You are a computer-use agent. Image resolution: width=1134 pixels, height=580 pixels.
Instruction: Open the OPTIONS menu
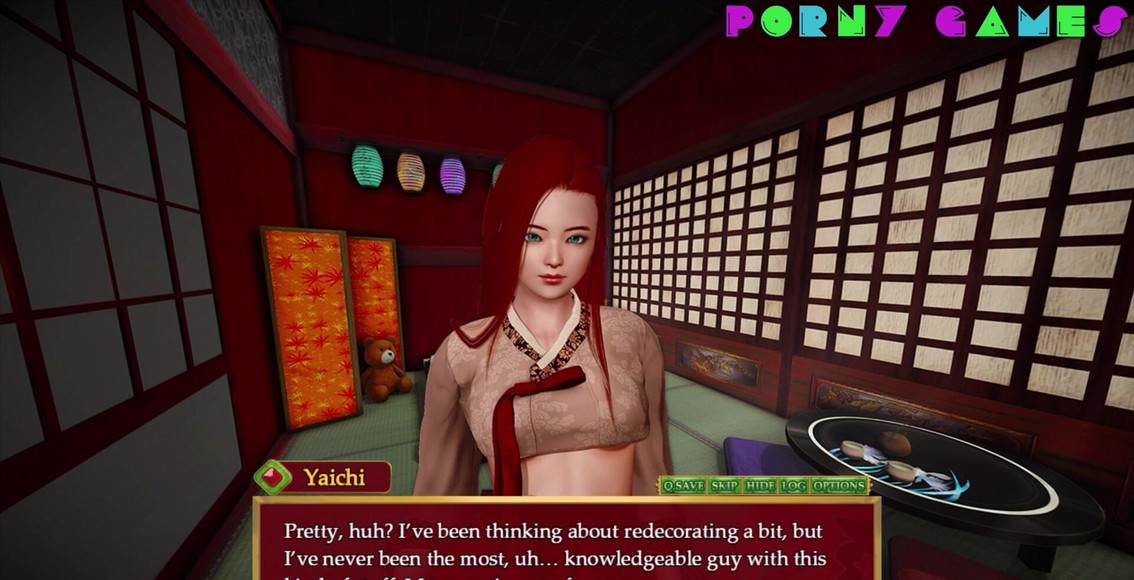pyautogui.click(x=838, y=486)
